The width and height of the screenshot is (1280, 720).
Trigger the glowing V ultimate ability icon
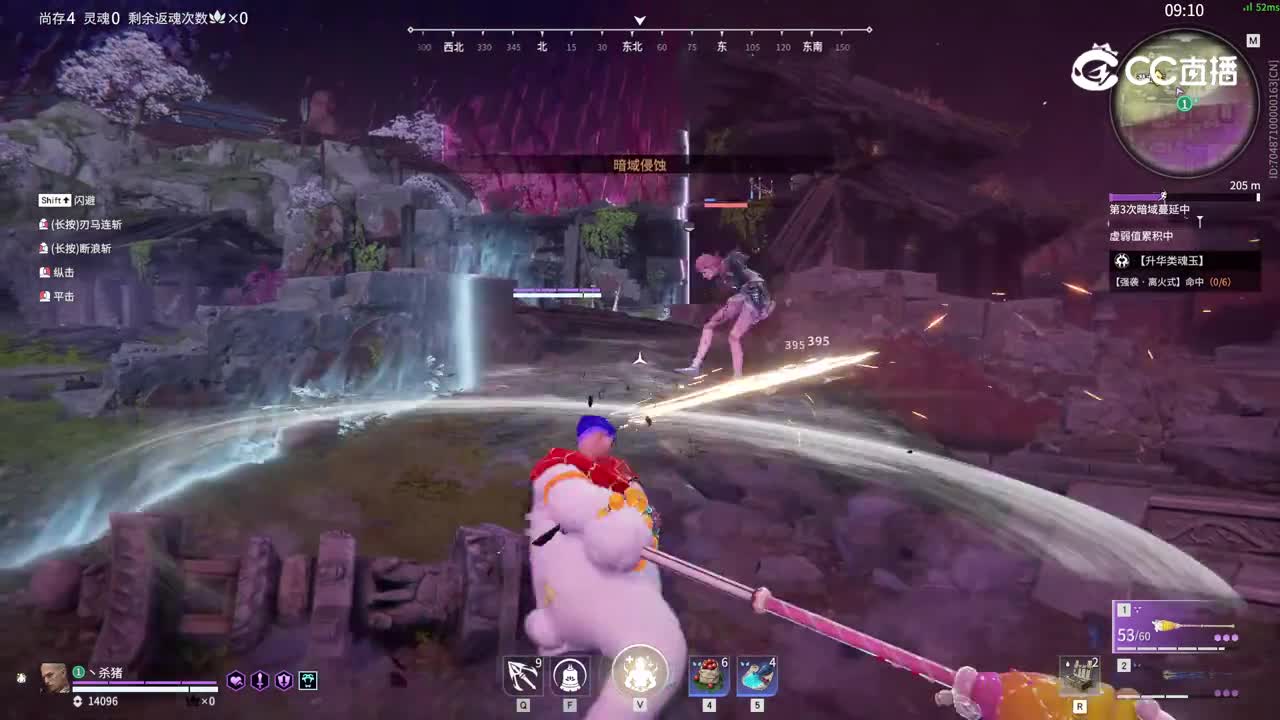click(x=640, y=676)
